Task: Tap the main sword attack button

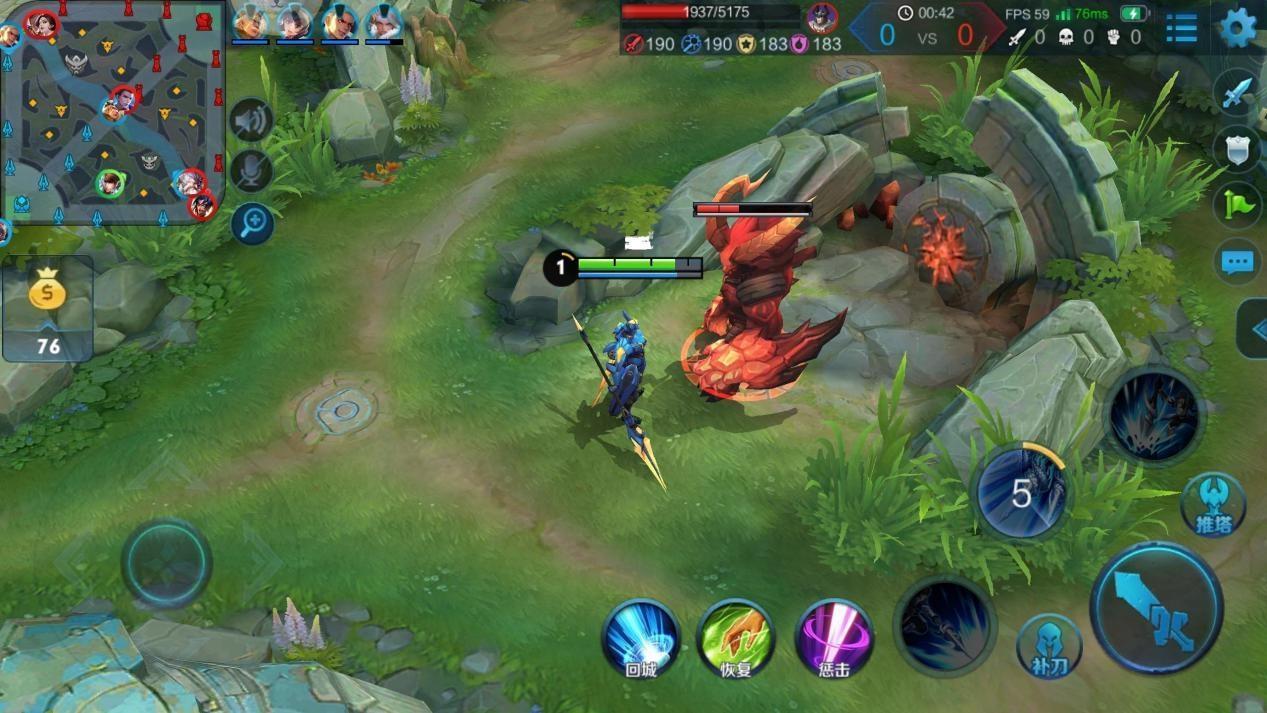Action: tap(1157, 609)
